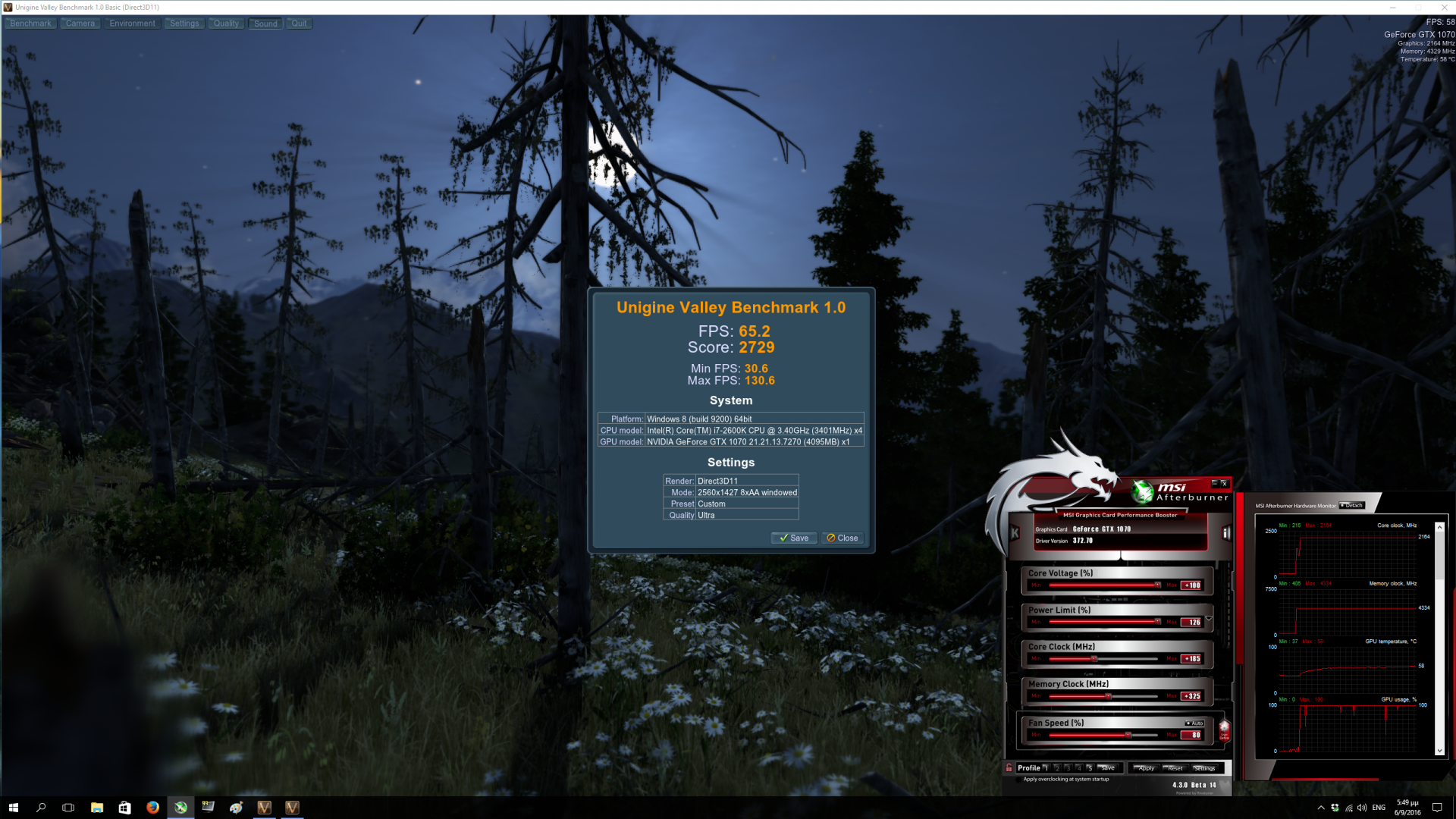Save the benchmark results
Image resolution: width=1456 pixels, height=819 pixels.
tap(794, 538)
